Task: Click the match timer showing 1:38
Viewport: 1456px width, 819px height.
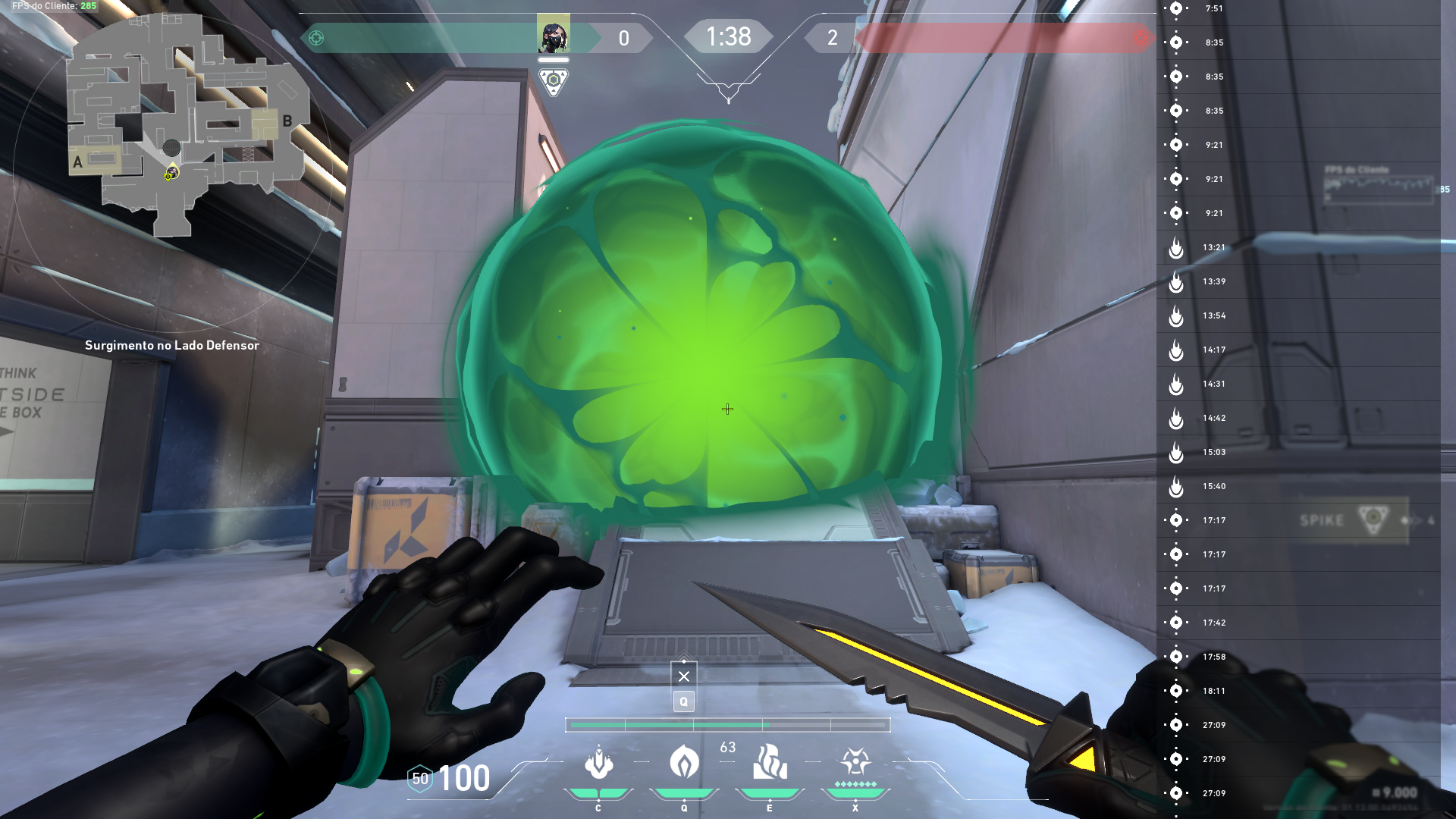Action: click(727, 36)
